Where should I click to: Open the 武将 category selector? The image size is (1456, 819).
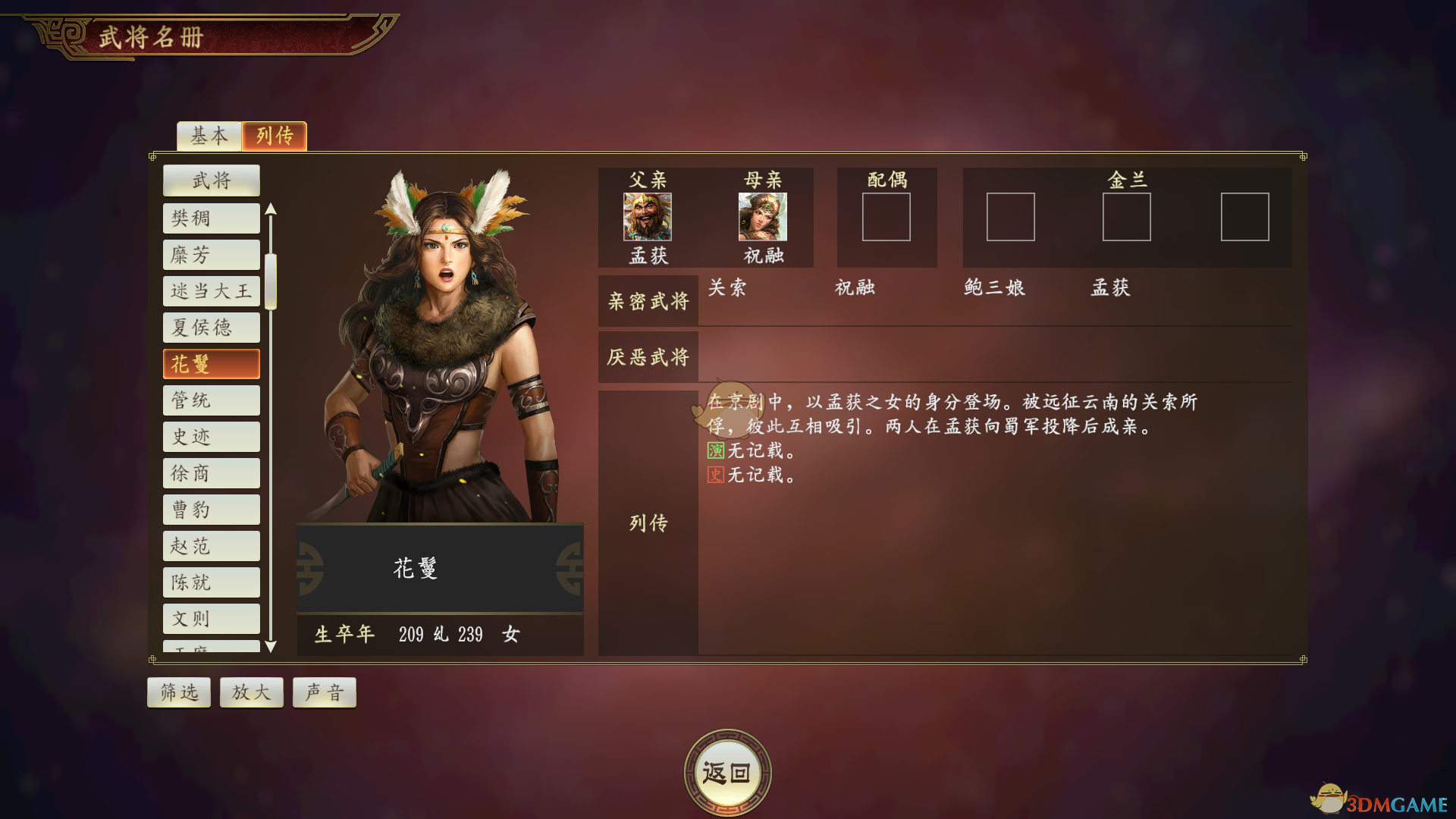coord(211,180)
